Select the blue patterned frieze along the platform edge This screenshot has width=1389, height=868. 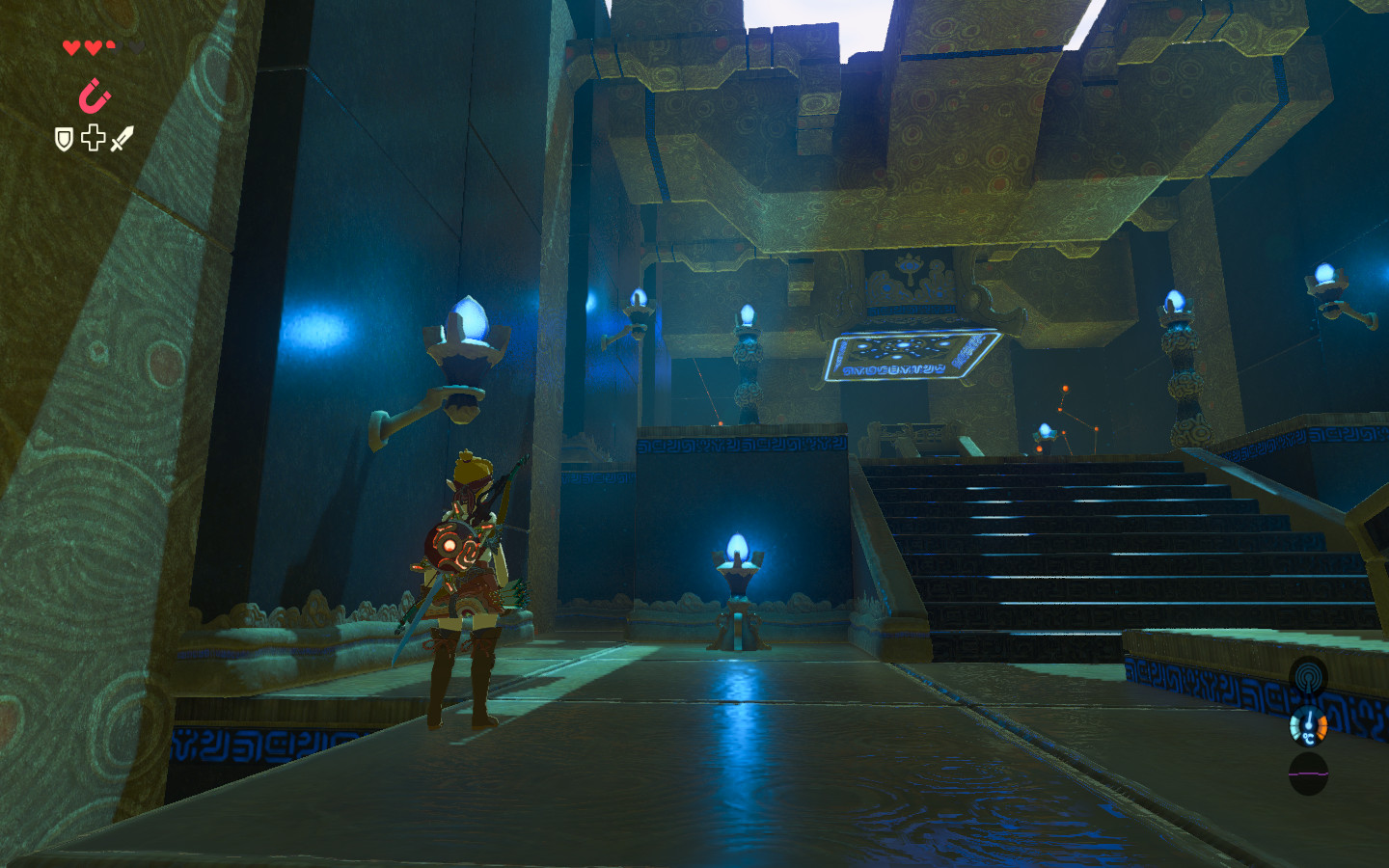743,444
